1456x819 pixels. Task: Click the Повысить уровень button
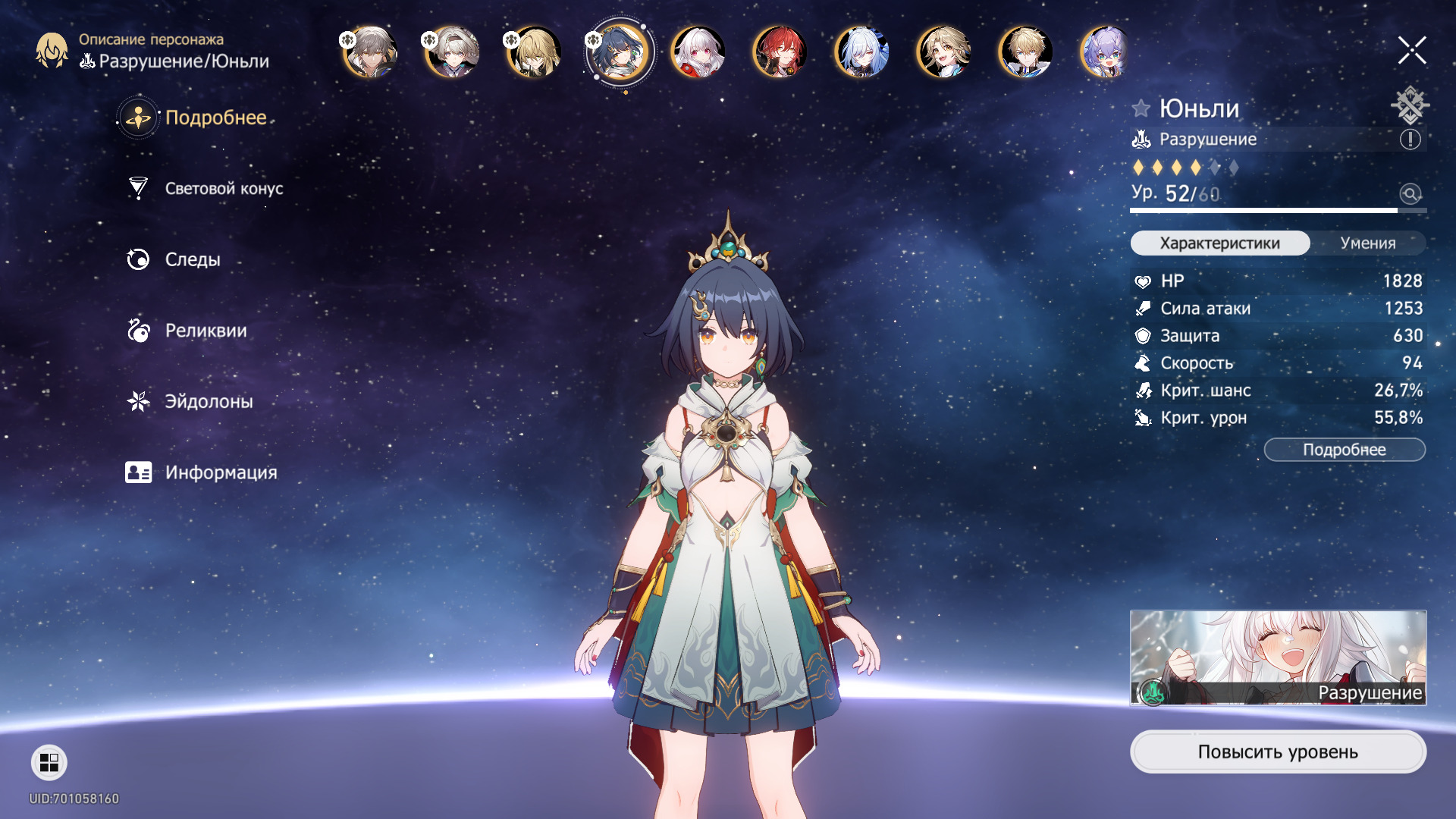1278,752
